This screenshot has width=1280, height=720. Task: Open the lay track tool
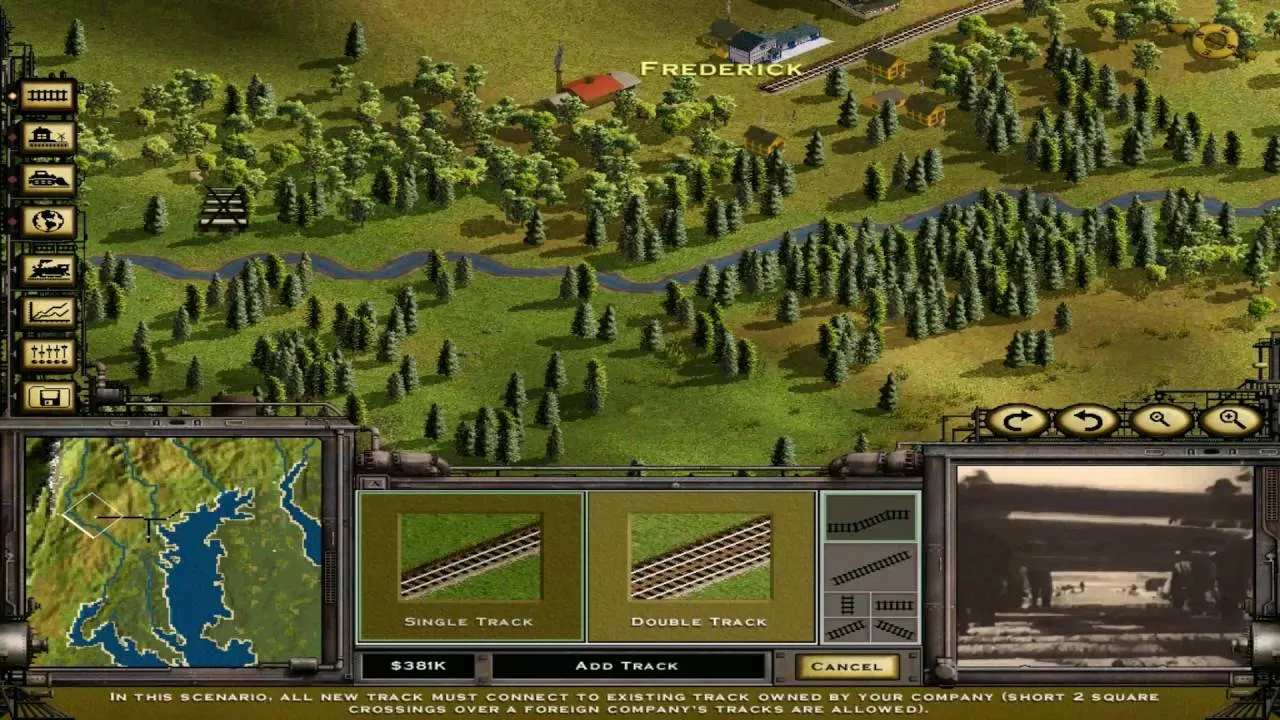[47, 96]
